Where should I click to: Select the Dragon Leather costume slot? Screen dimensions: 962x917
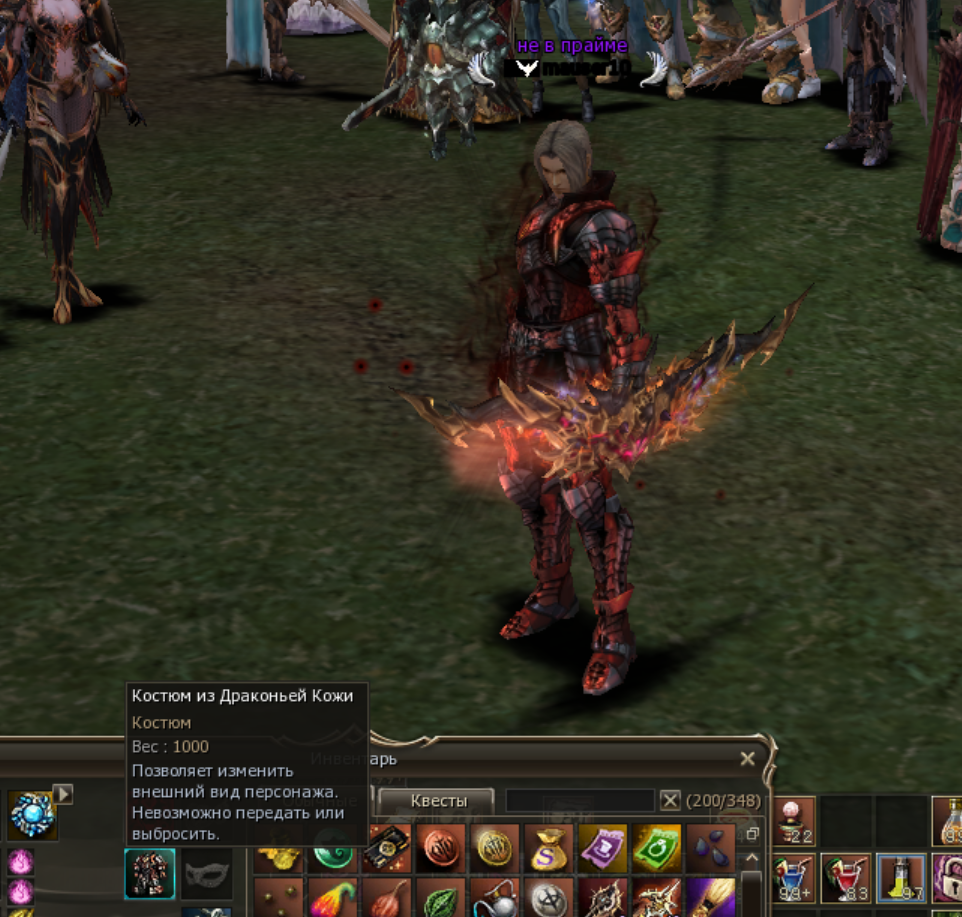[x=150, y=873]
